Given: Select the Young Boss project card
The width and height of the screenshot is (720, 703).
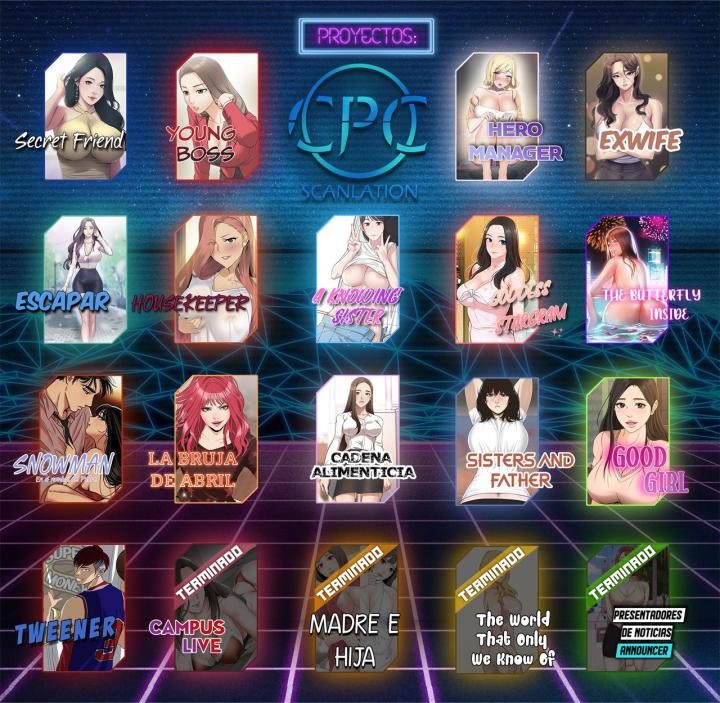Looking at the screenshot, I should [216, 116].
